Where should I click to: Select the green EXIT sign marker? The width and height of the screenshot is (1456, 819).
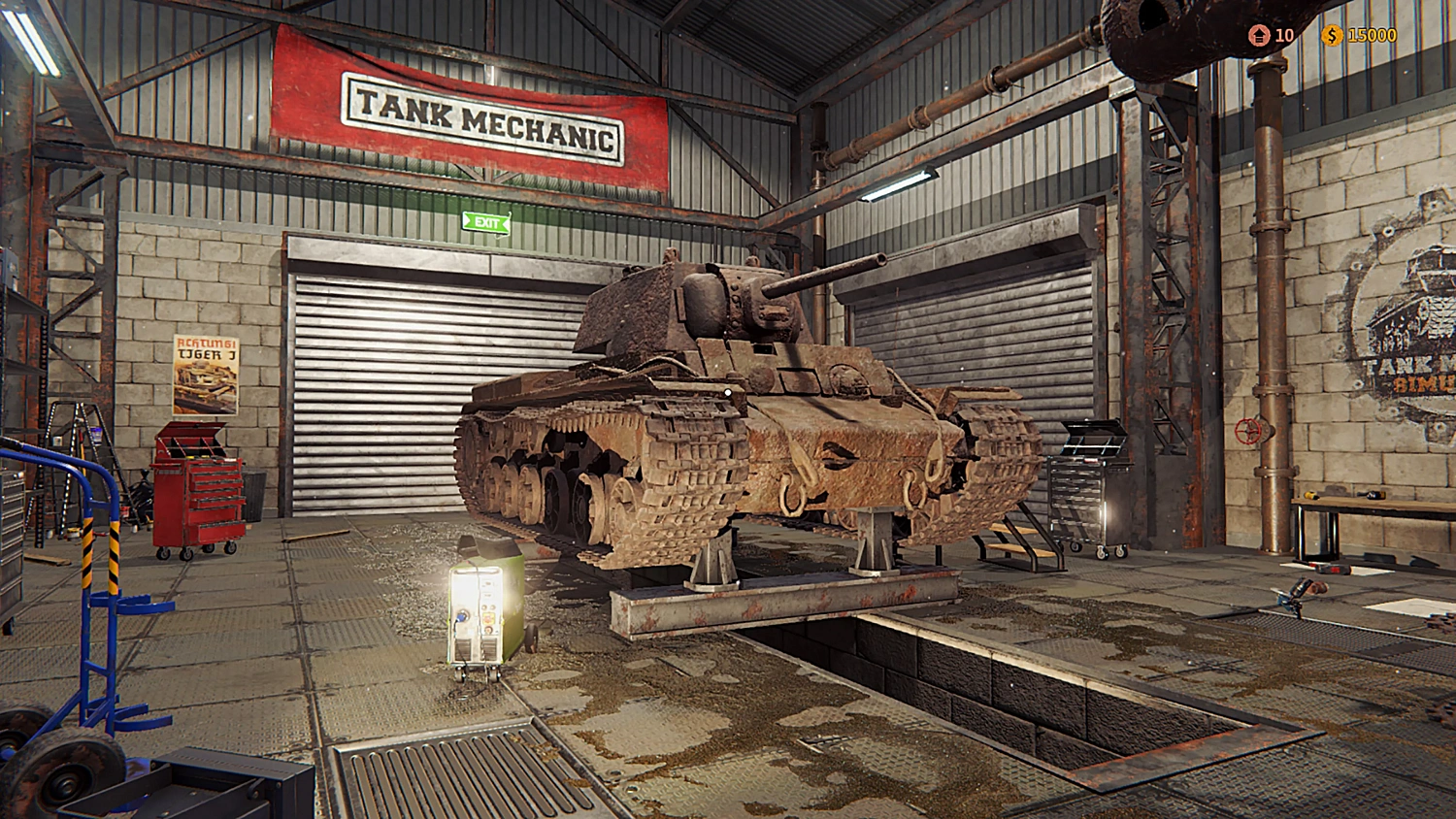[x=485, y=221]
